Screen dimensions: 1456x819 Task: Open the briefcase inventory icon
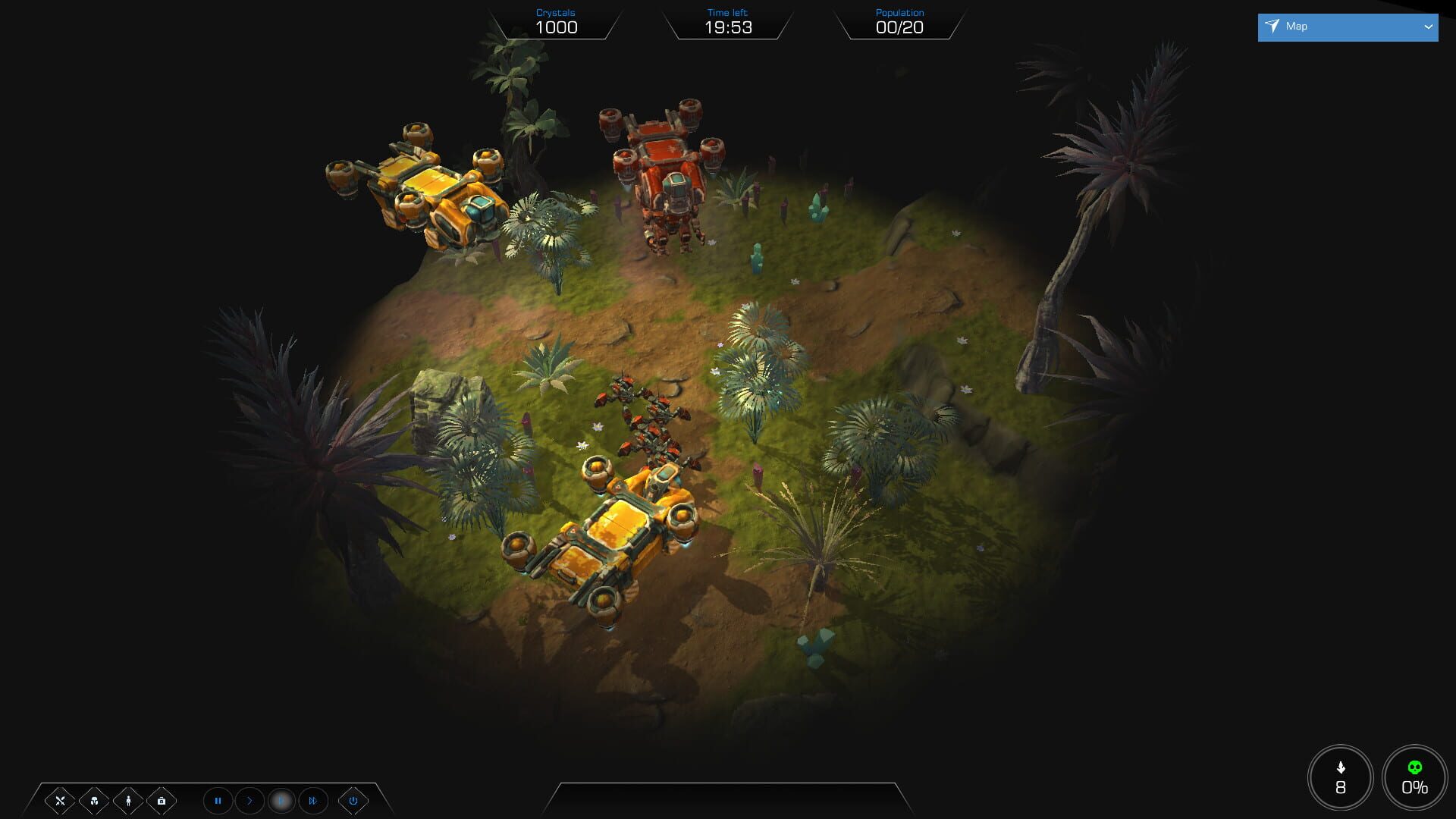pos(161,801)
